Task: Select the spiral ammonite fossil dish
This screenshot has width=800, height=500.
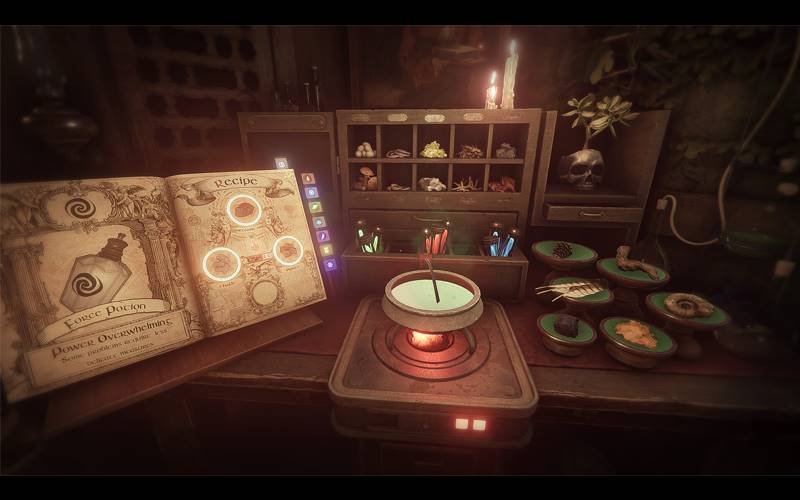Action: pos(689,306)
